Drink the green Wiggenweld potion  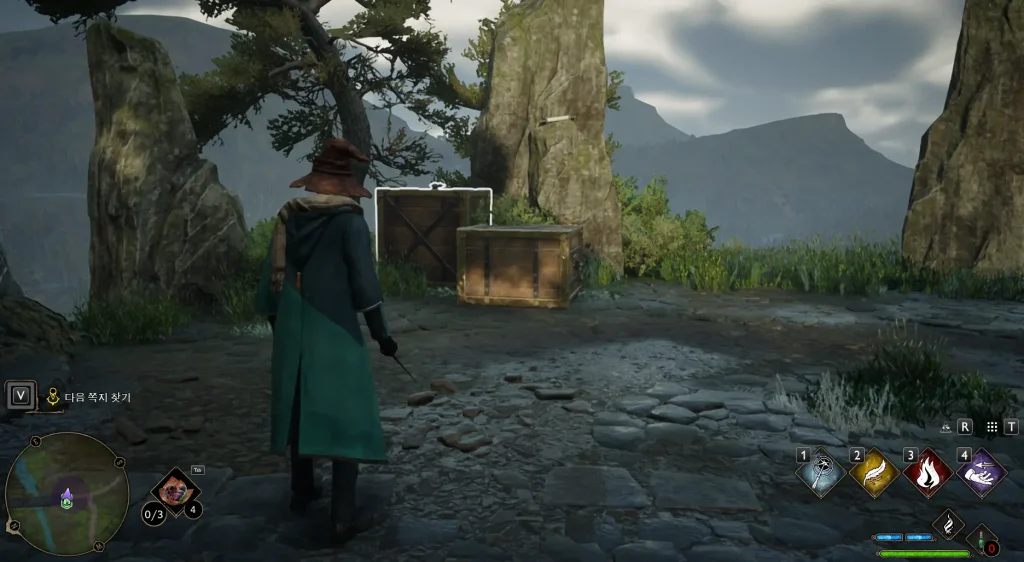[x=982, y=542]
